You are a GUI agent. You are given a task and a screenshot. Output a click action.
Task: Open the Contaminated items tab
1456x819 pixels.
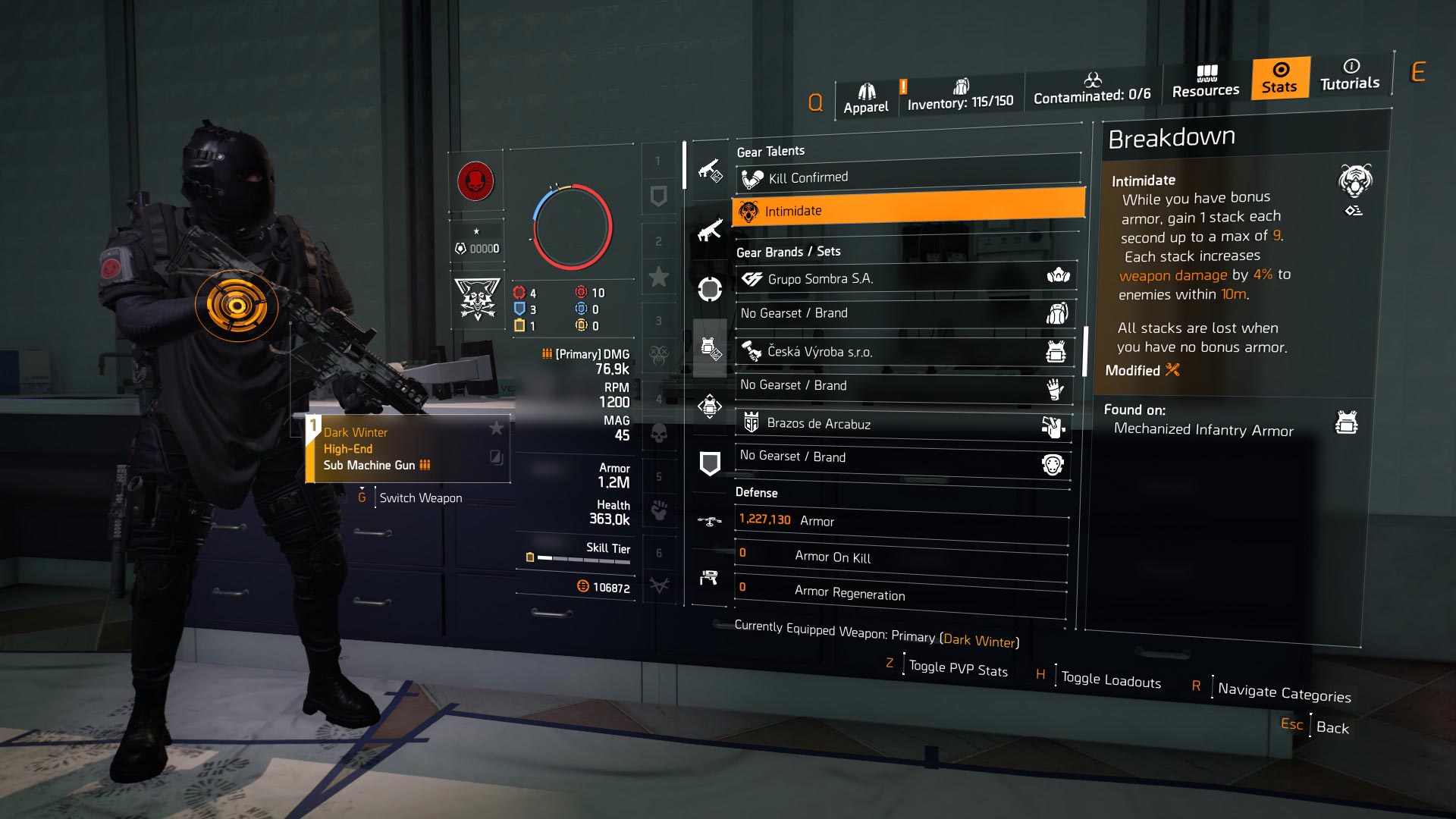[1092, 89]
